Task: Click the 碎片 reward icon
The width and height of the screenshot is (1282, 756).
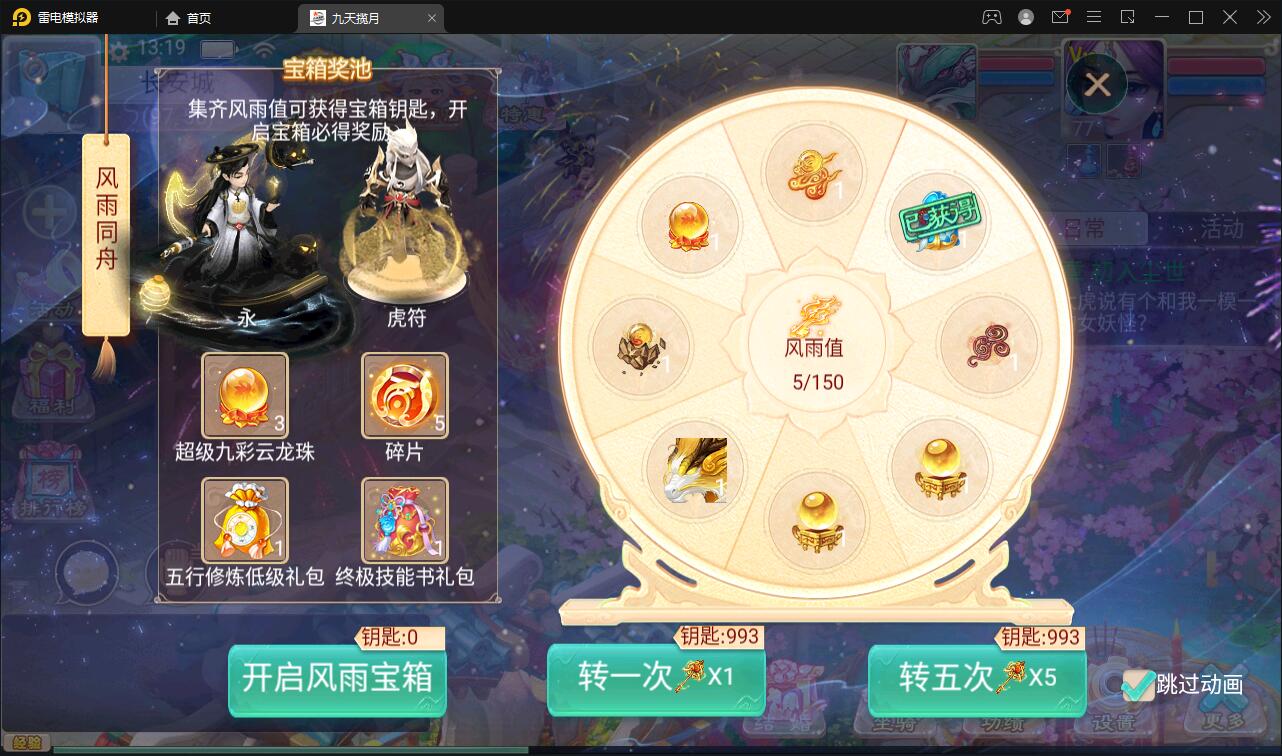Action: 404,394
